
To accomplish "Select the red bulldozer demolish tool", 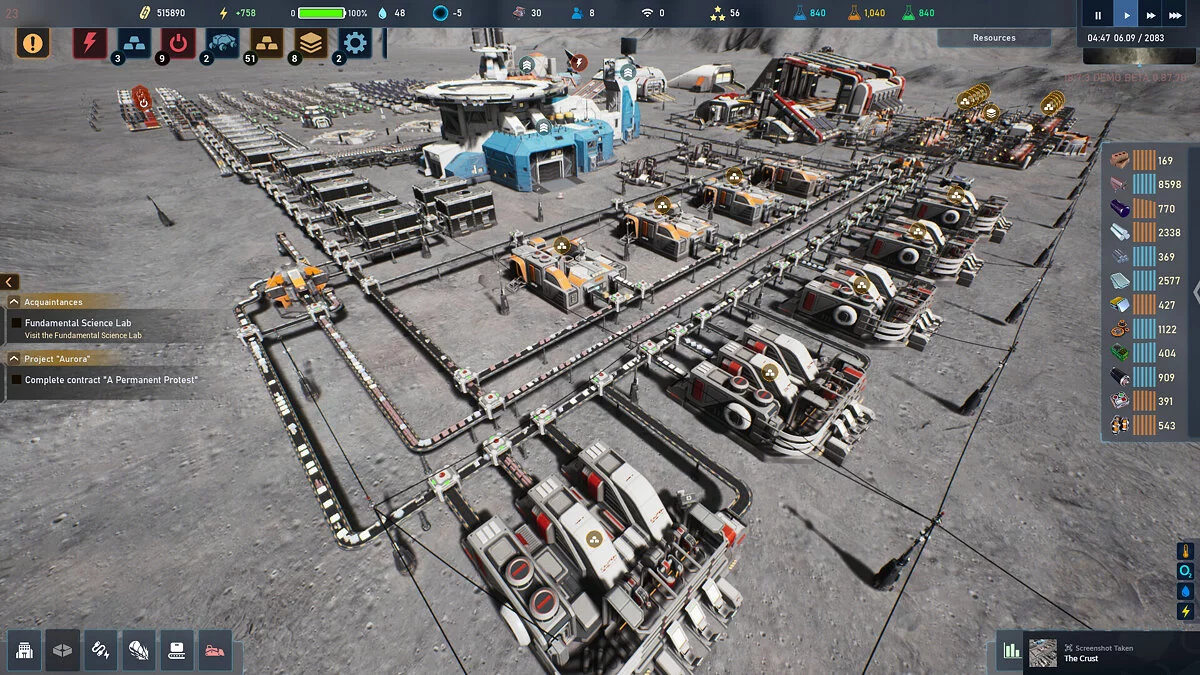I will [215, 651].
